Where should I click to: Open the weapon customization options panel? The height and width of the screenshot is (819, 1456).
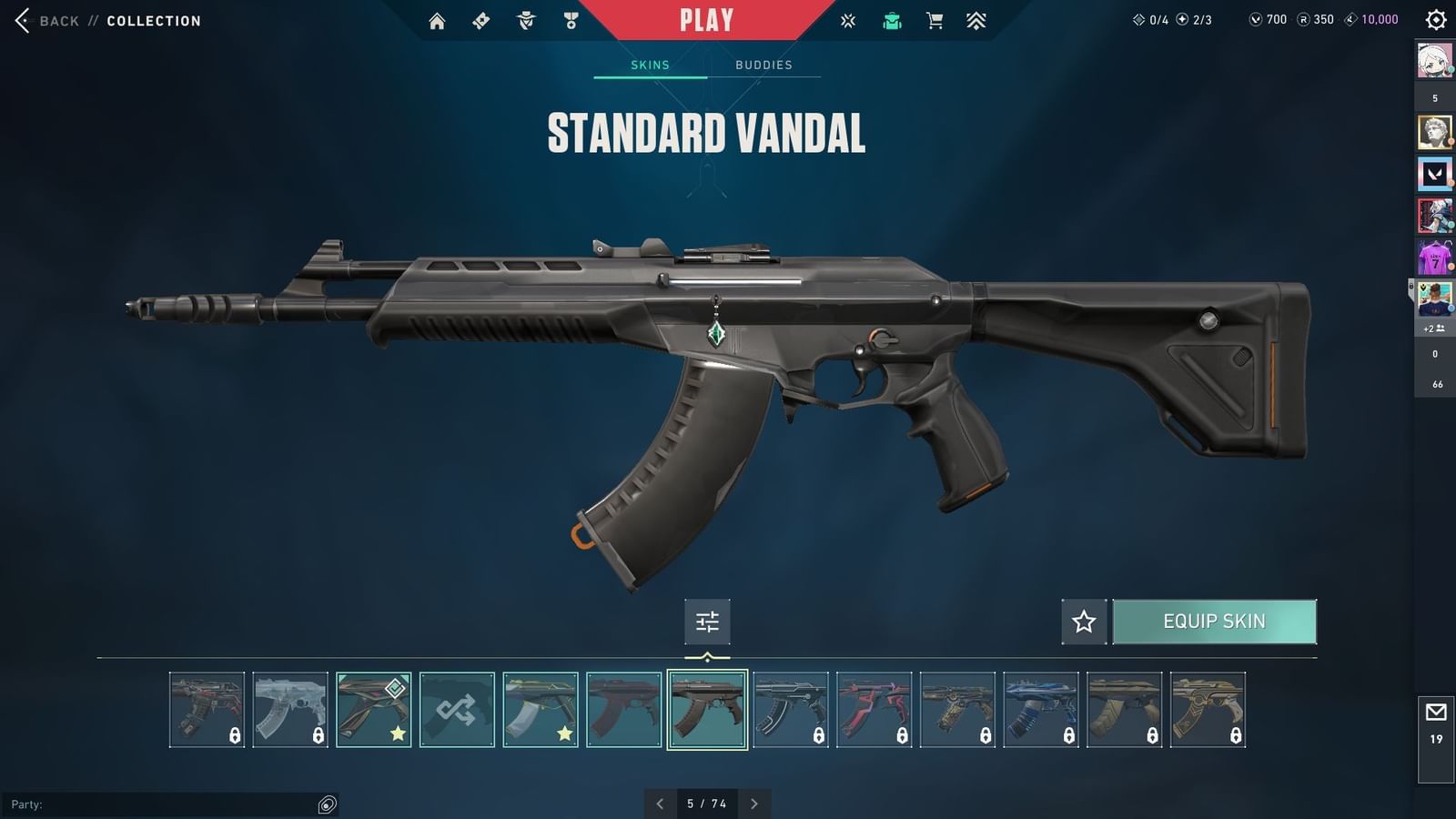[707, 622]
